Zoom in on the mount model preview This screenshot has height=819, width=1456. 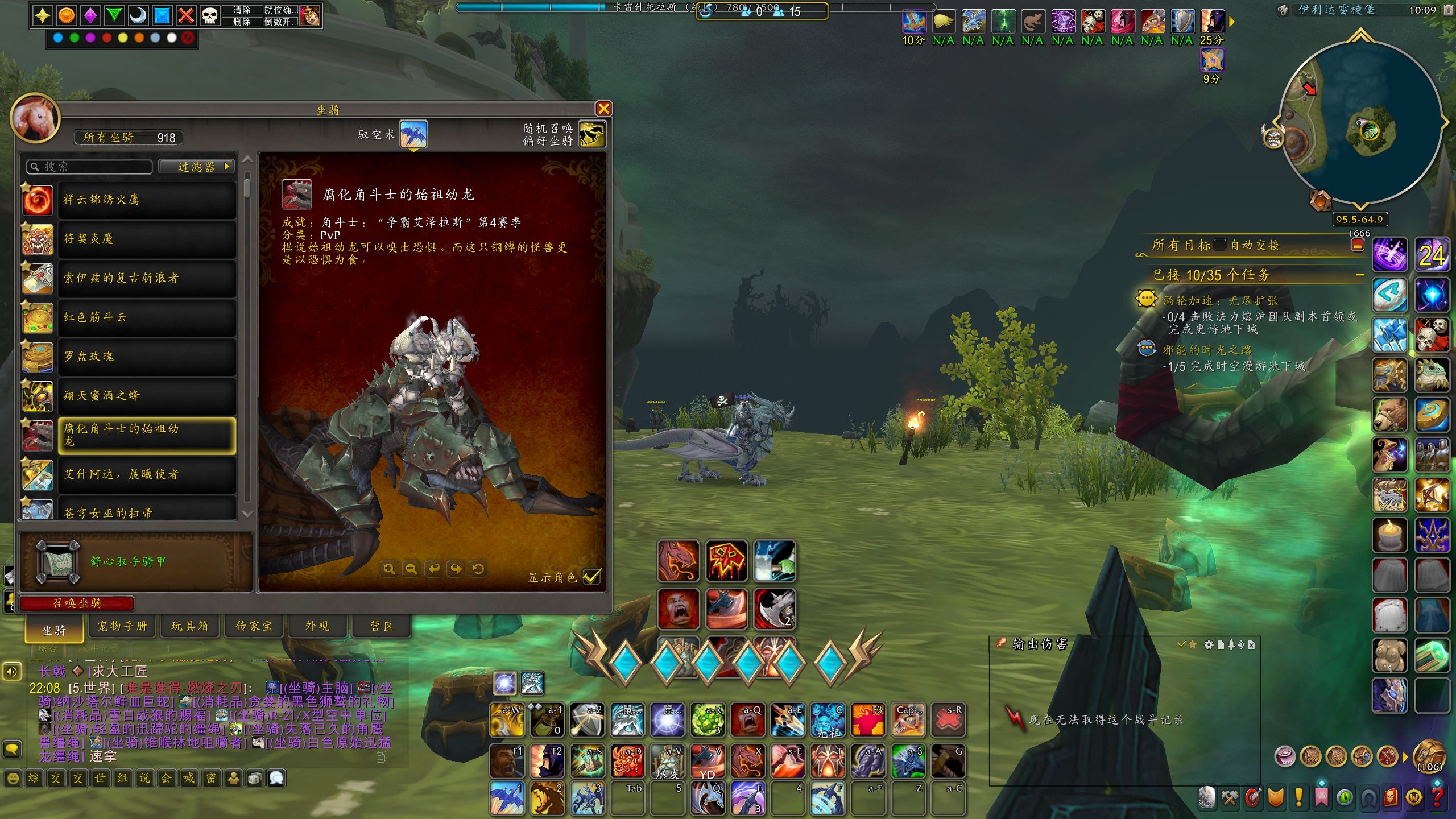[389, 569]
